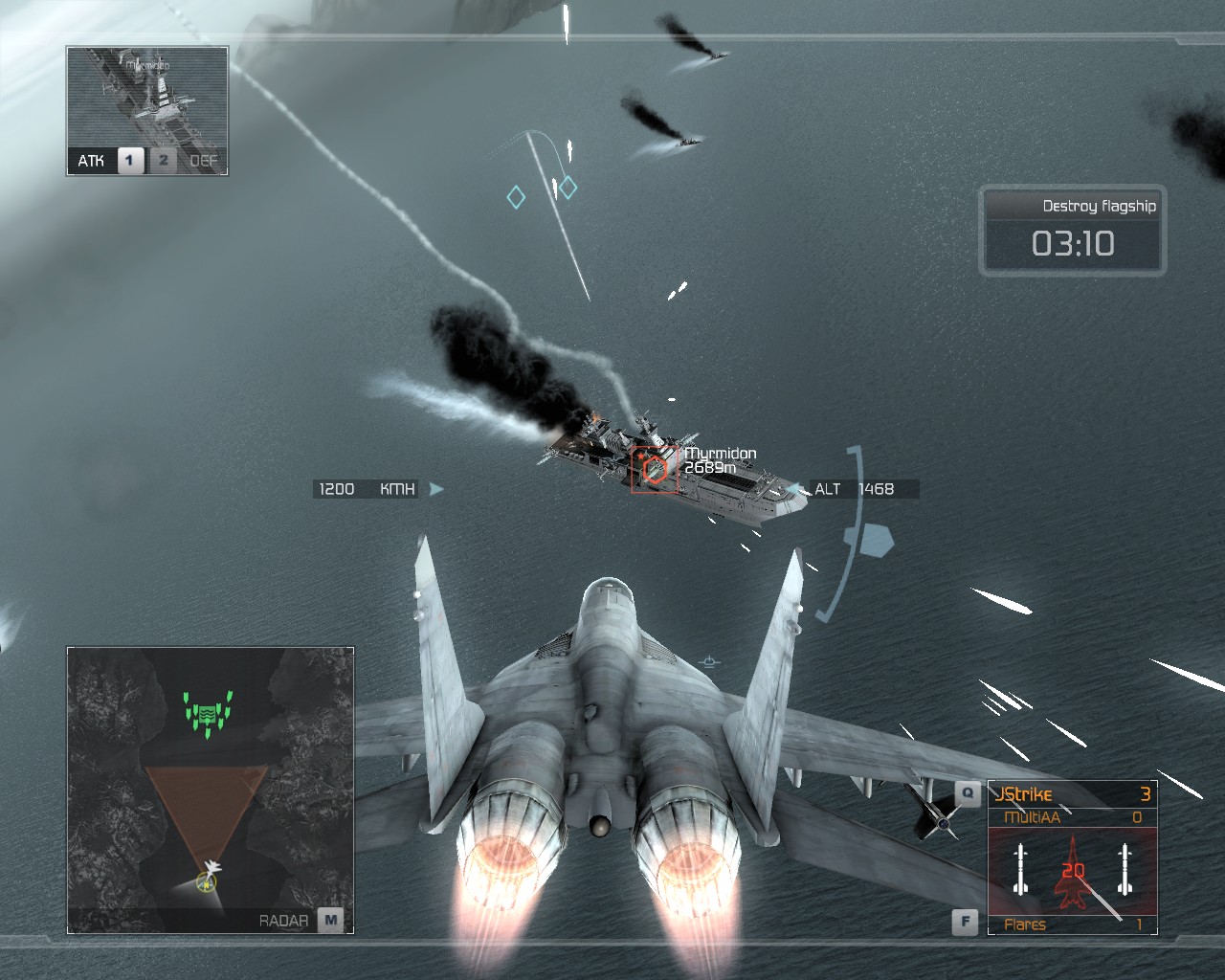The image size is (1225, 980).
Task: Open the radar minimap
Action: (x=211, y=790)
